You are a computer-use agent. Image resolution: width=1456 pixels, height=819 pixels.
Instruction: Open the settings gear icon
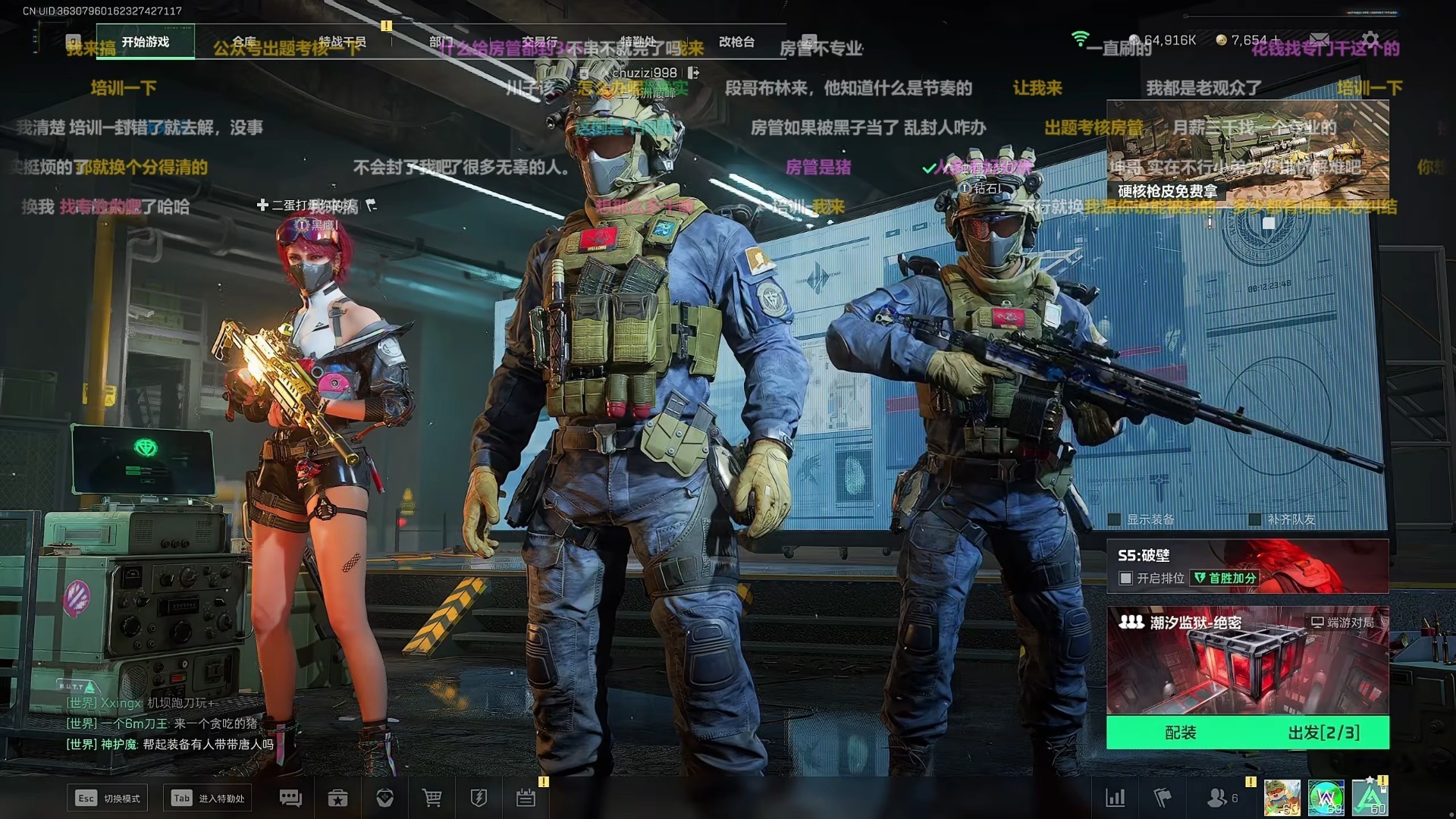pos(1370,39)
